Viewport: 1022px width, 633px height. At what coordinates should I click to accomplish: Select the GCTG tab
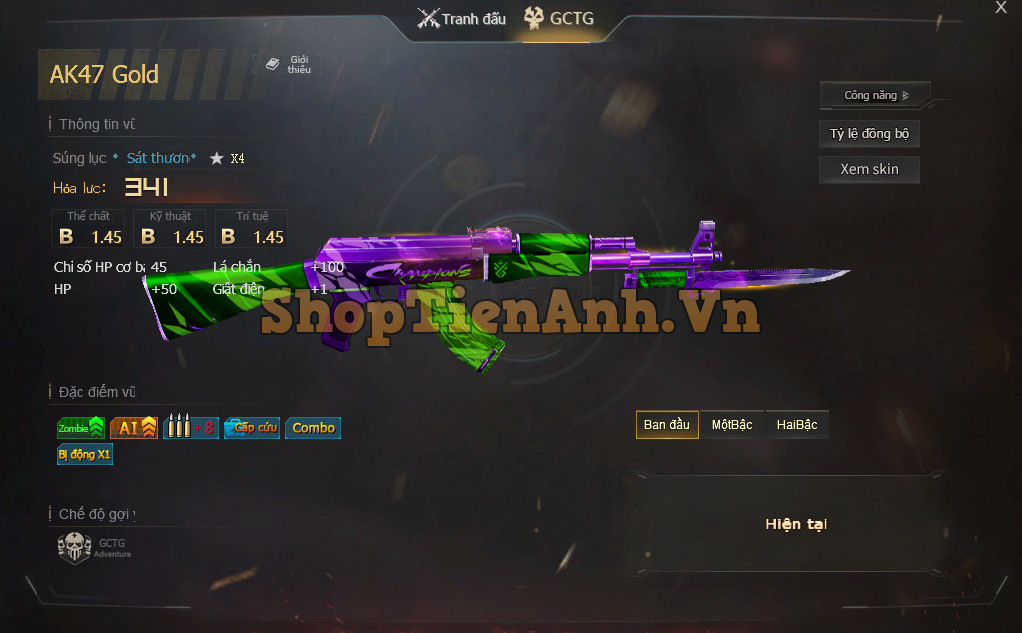click(x=559, y=18)
